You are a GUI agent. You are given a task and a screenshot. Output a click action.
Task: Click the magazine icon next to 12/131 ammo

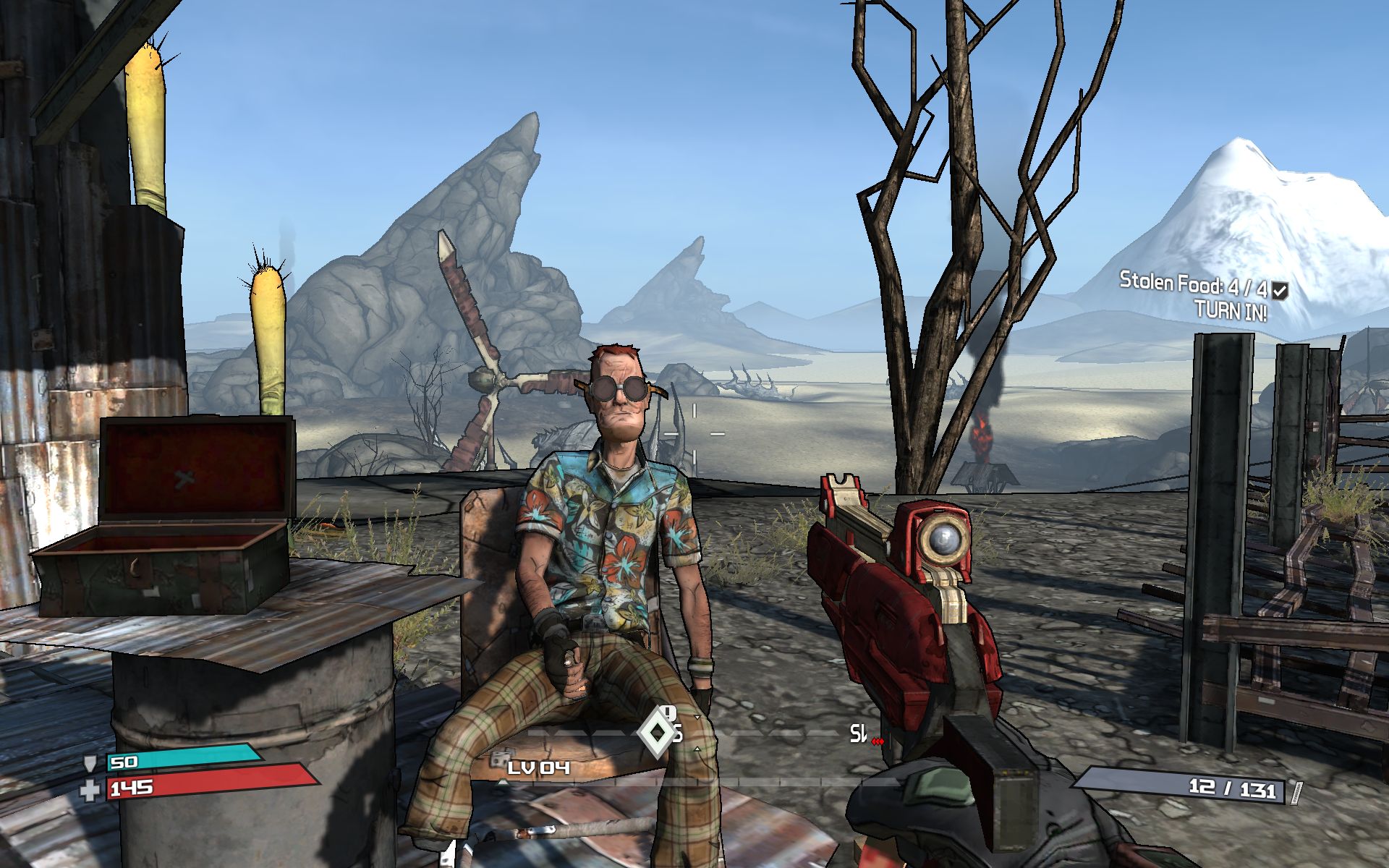[x=1297, y=793]
